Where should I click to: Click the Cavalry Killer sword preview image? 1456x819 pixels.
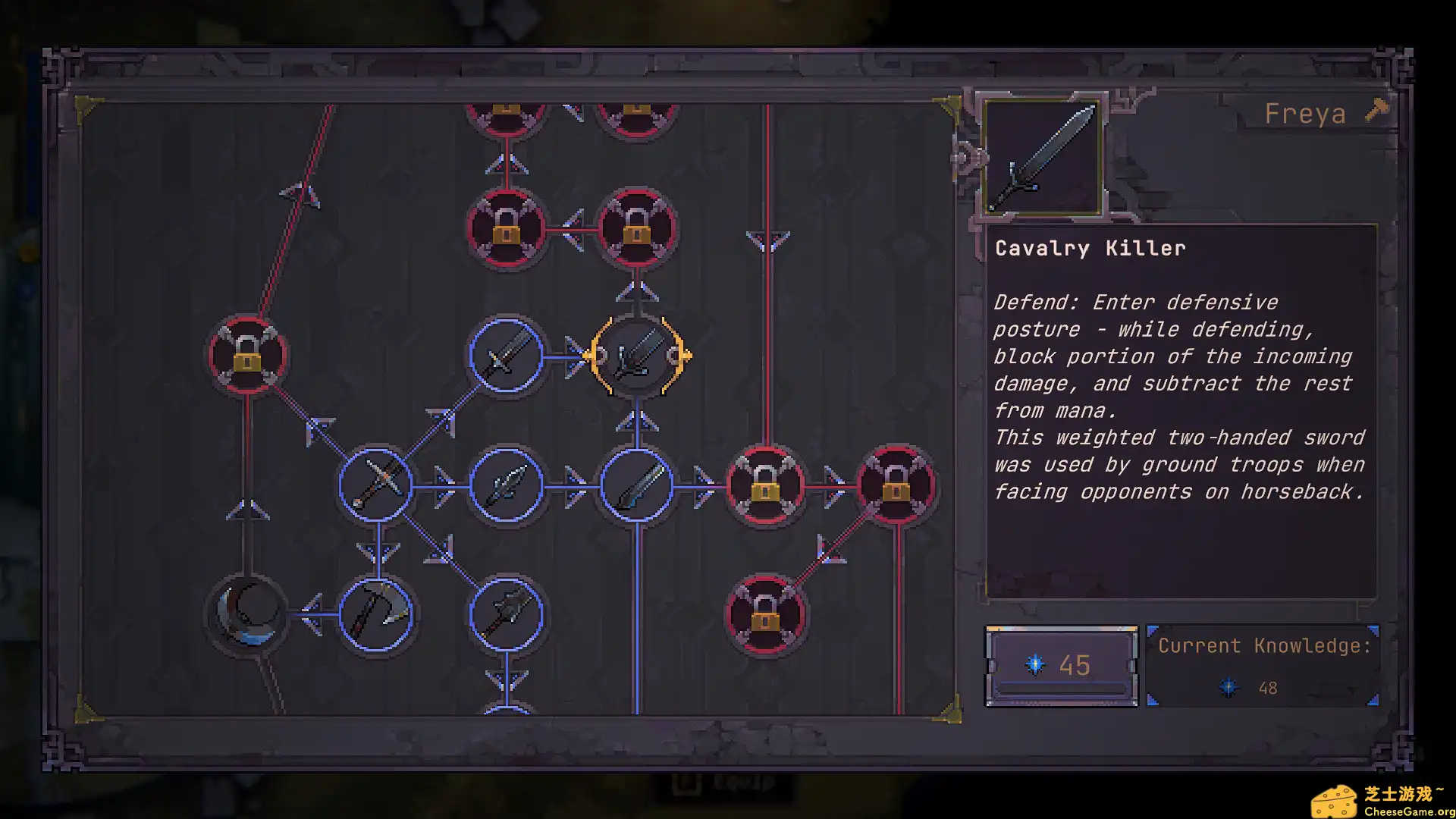point(1043,157)
